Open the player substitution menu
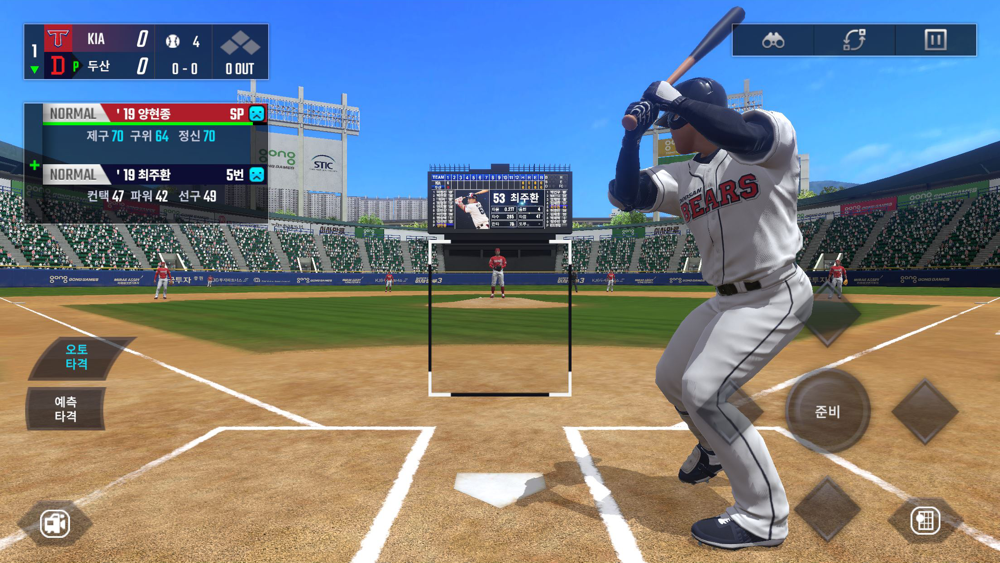Viewport: 1000px width, 563px height. (x=854, y=40)
